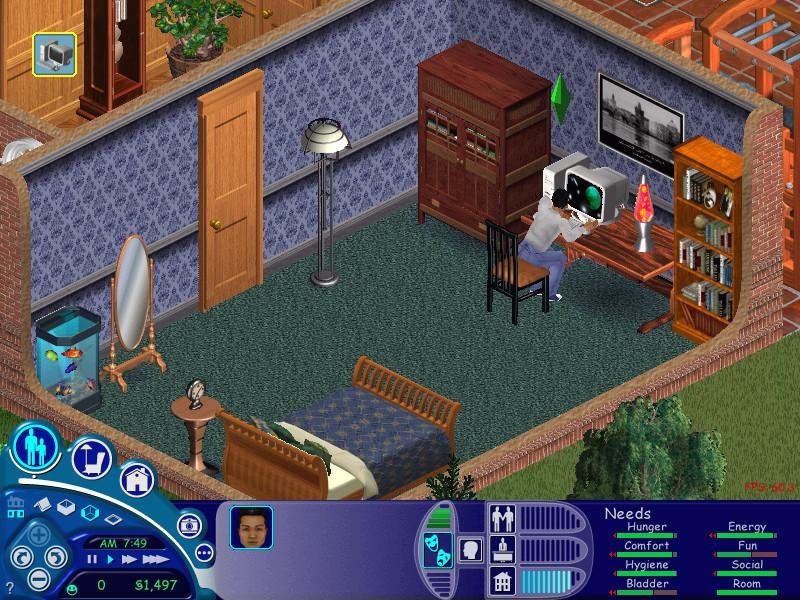Enter Build mode via the house icon
Screen dimensions: 800x600
click(137, 479)
